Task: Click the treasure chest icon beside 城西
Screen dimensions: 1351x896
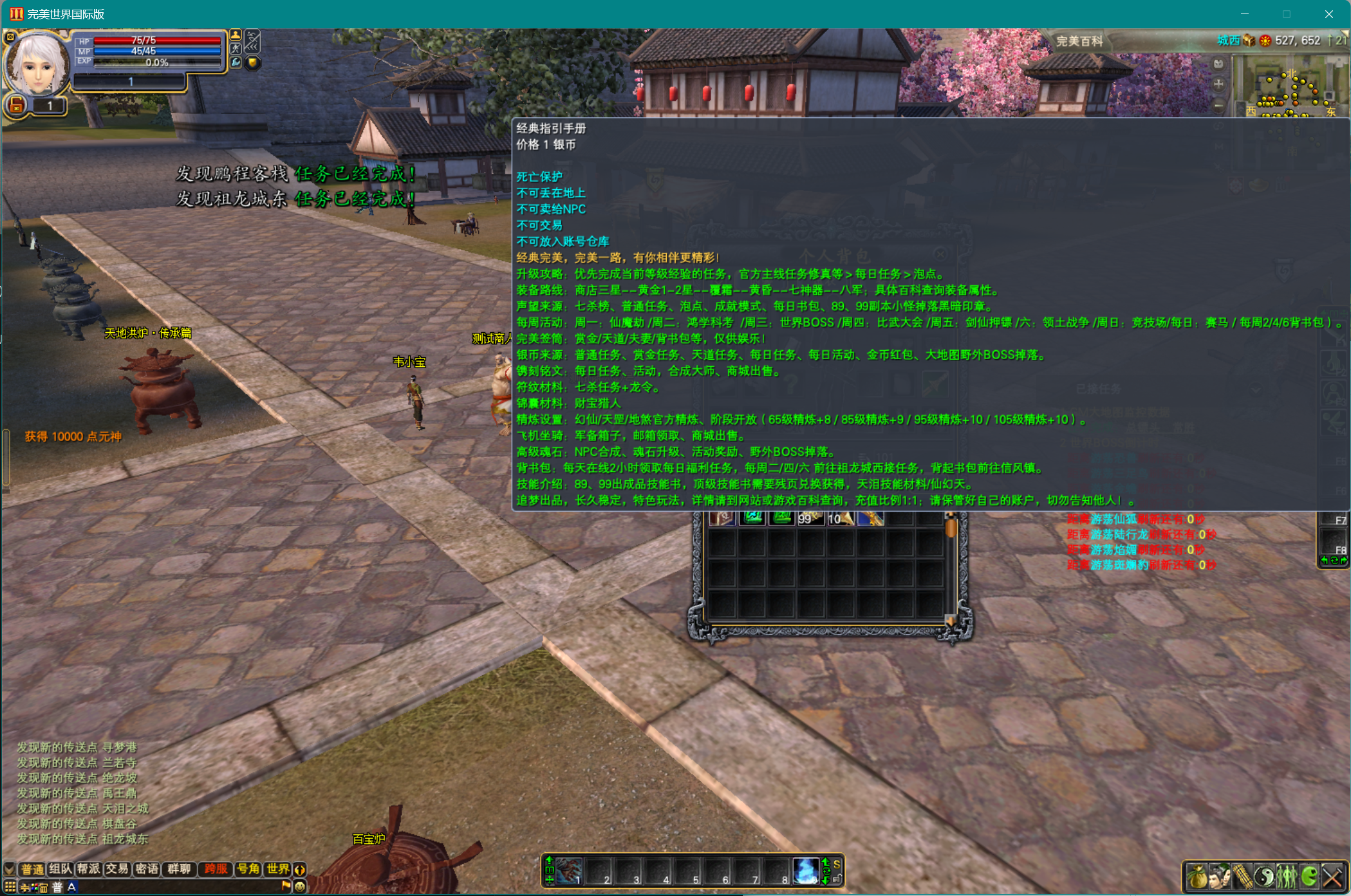Action: point(1249,41)
